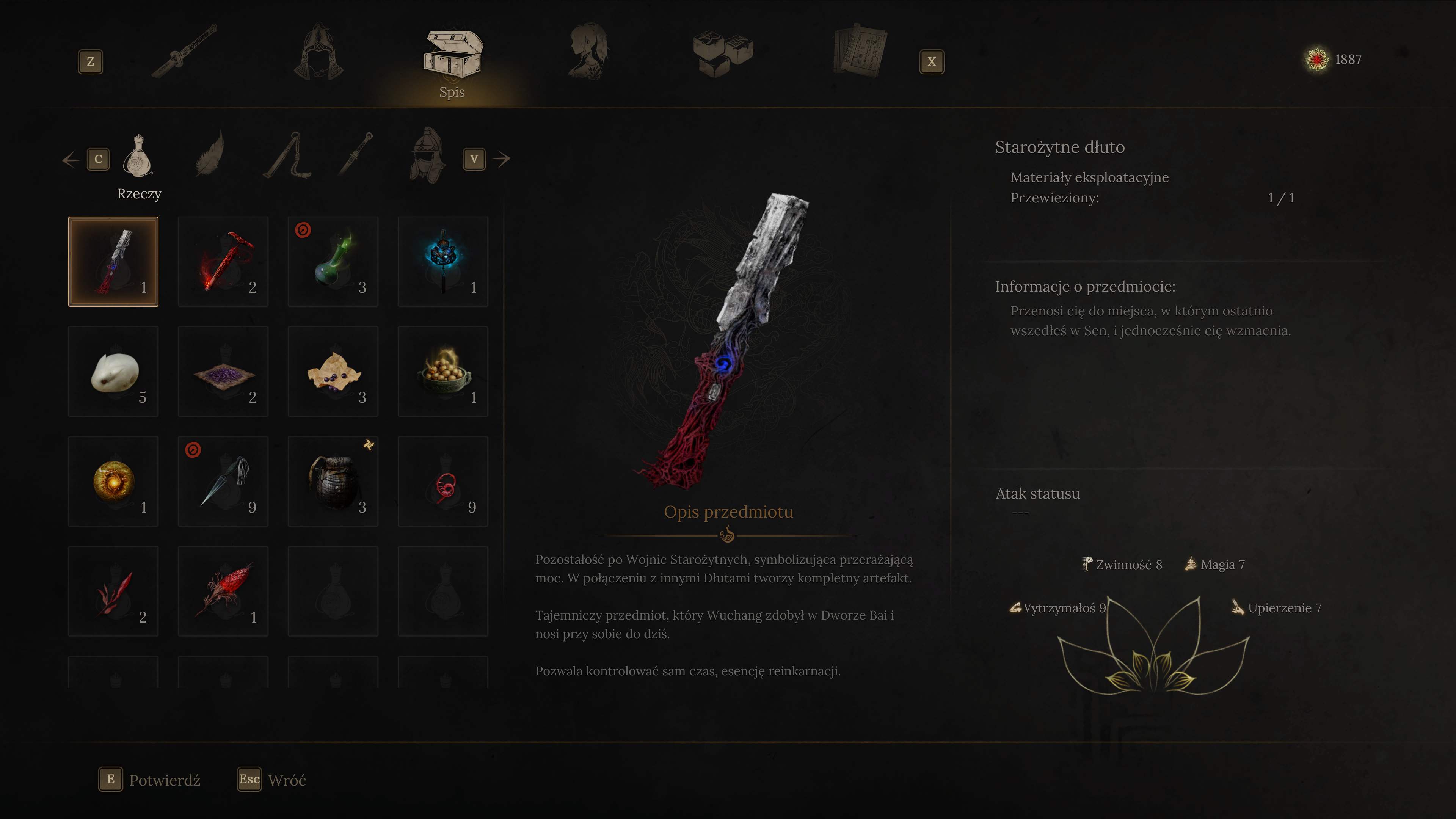Click the Potwierdź confirm button
The height and width of the screenshot is (819, 1456).
(x=150, y=780)
